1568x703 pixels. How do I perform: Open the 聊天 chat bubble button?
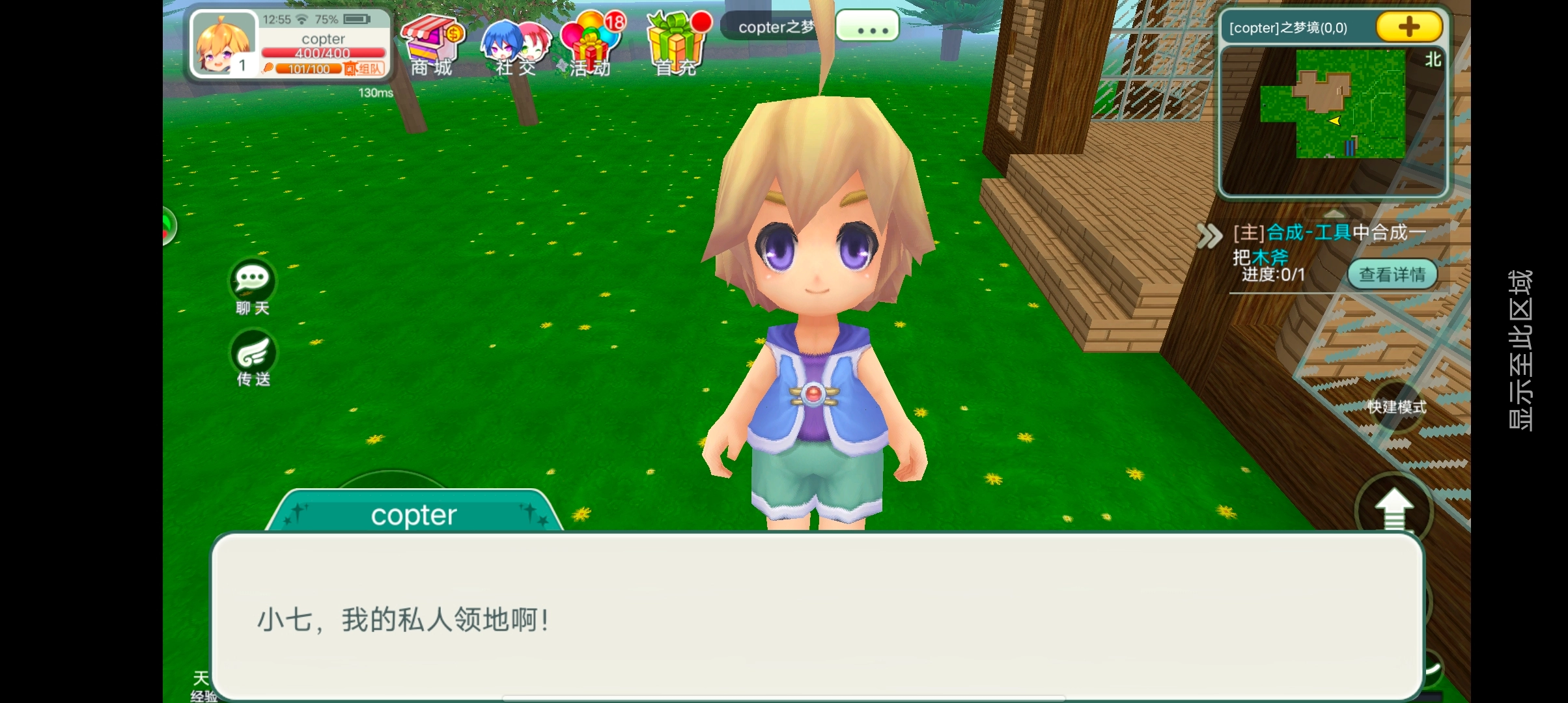click(x=253, y=287)
